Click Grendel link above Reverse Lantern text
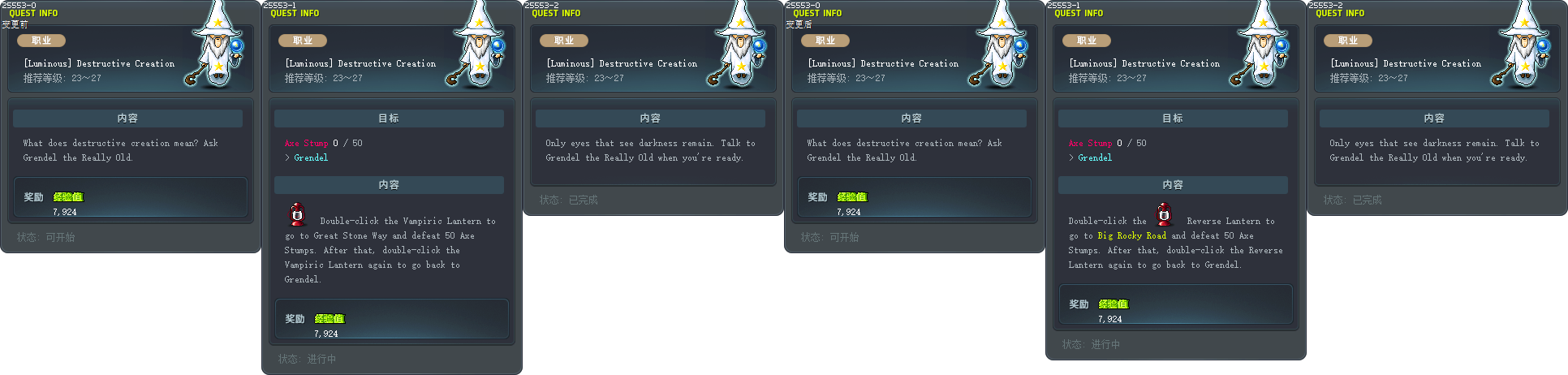The image size is (1568, 375). click(1095, 157)
